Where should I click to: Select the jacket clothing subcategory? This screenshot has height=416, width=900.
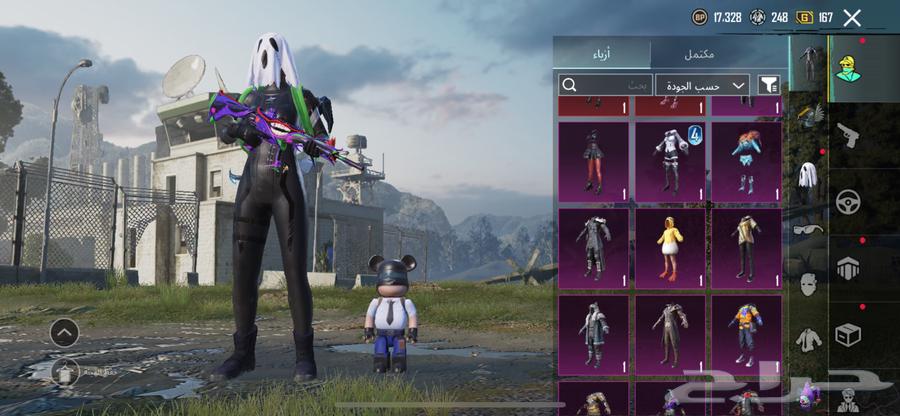tap(808, 339)
